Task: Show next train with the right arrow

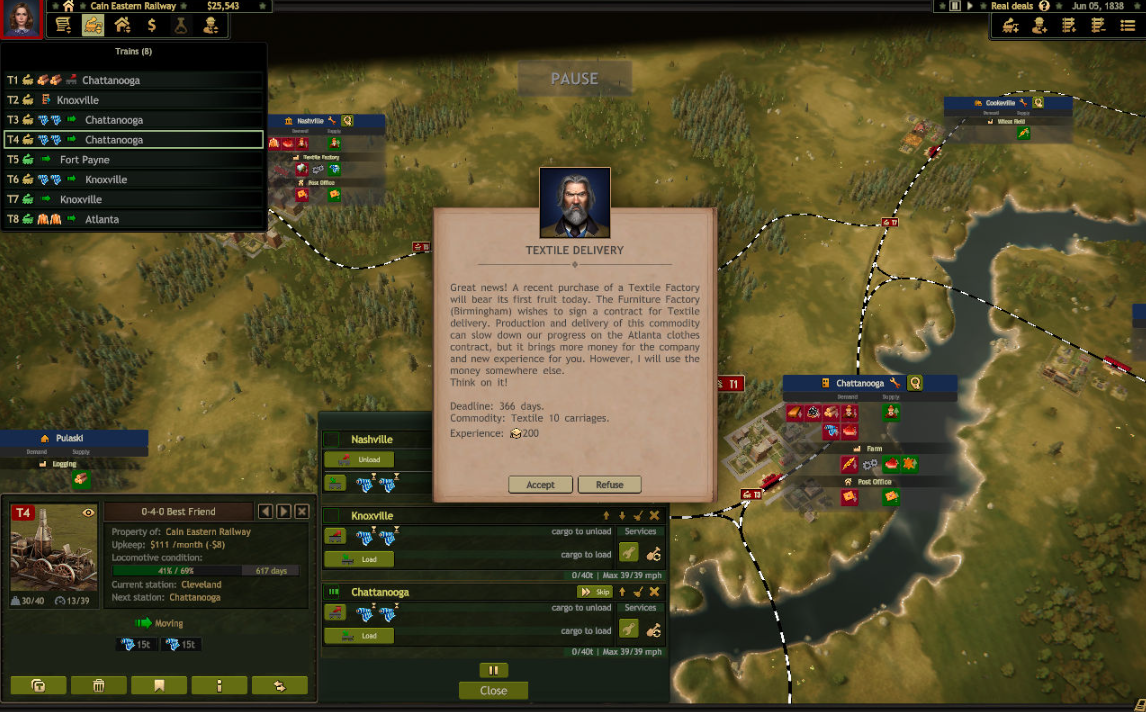Action: tap(284, 512)
